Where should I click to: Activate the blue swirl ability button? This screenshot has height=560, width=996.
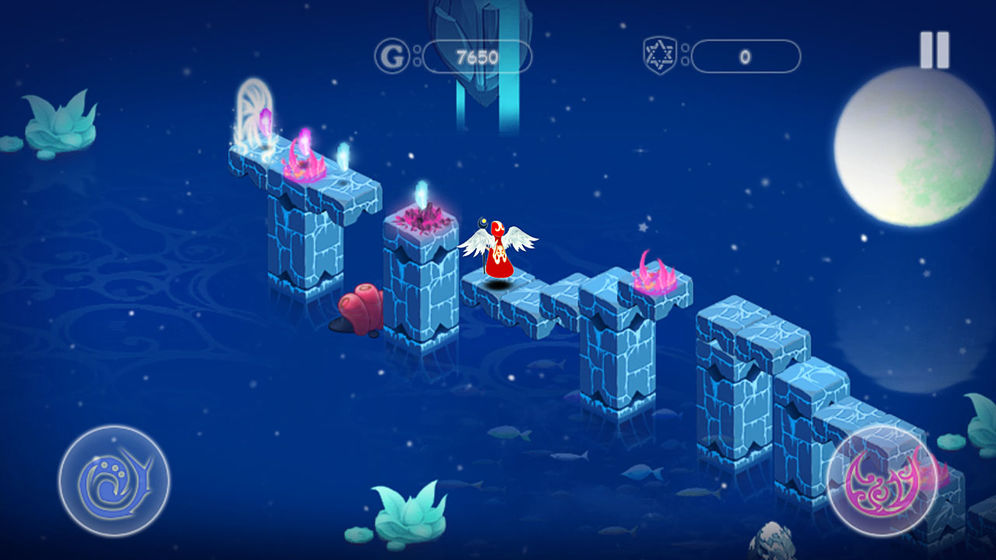point(113,480)
